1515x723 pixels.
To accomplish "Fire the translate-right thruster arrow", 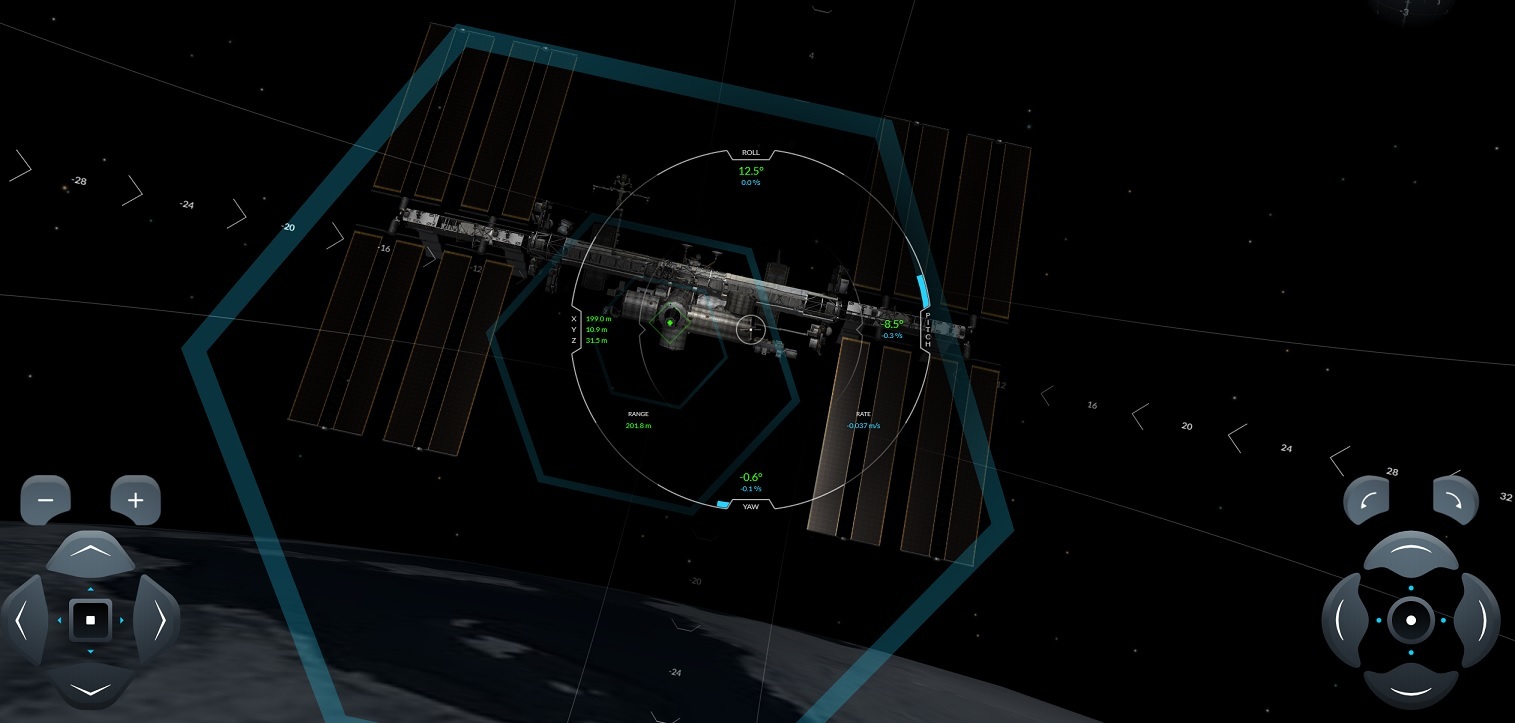I will (159, 620).
